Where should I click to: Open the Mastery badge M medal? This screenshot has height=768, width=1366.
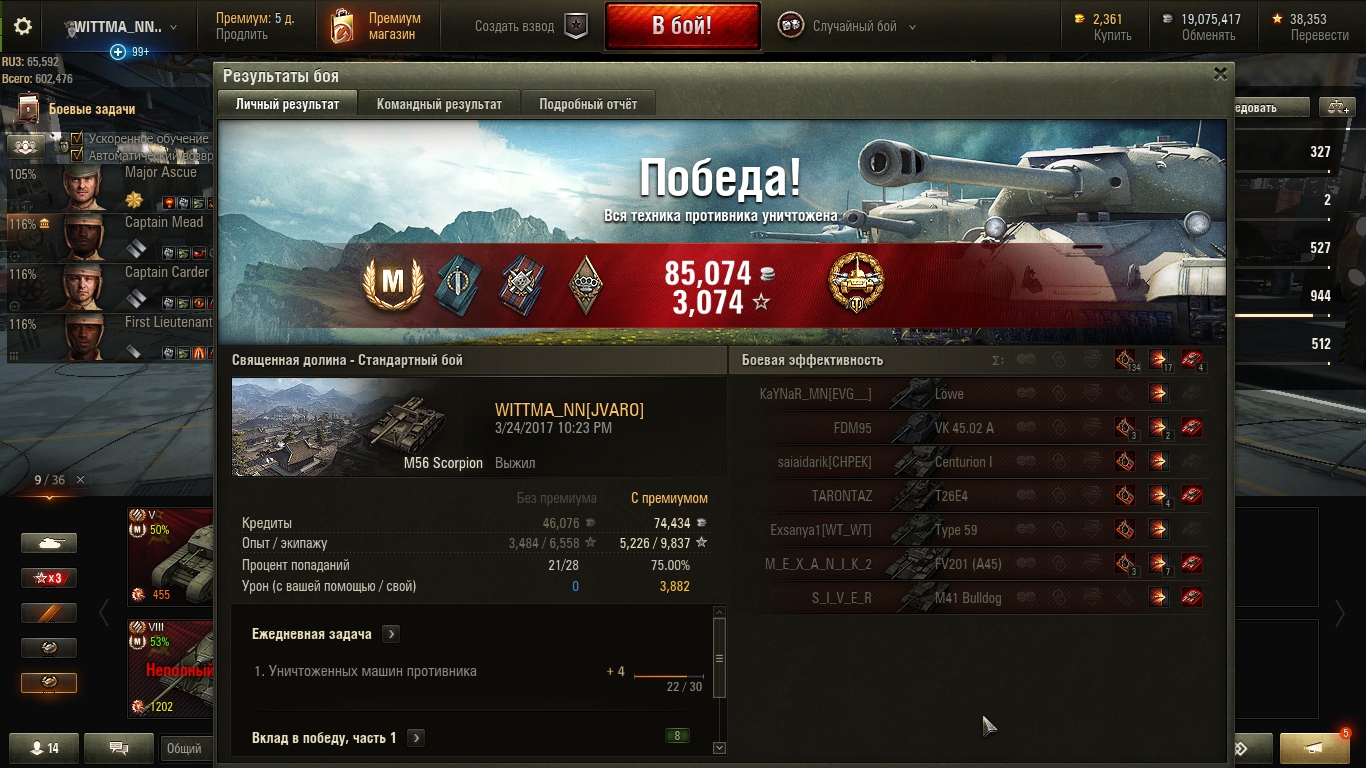tap(393, 284)
